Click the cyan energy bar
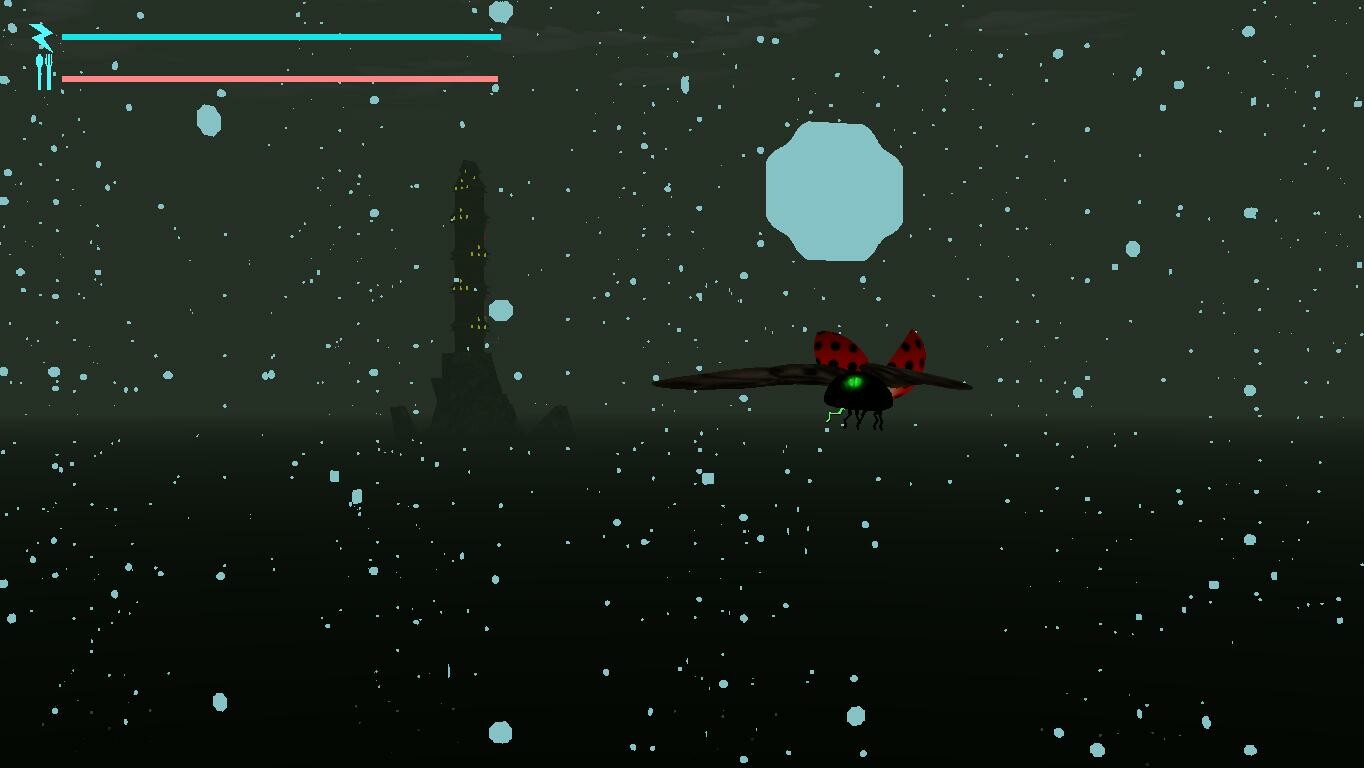 280,36
